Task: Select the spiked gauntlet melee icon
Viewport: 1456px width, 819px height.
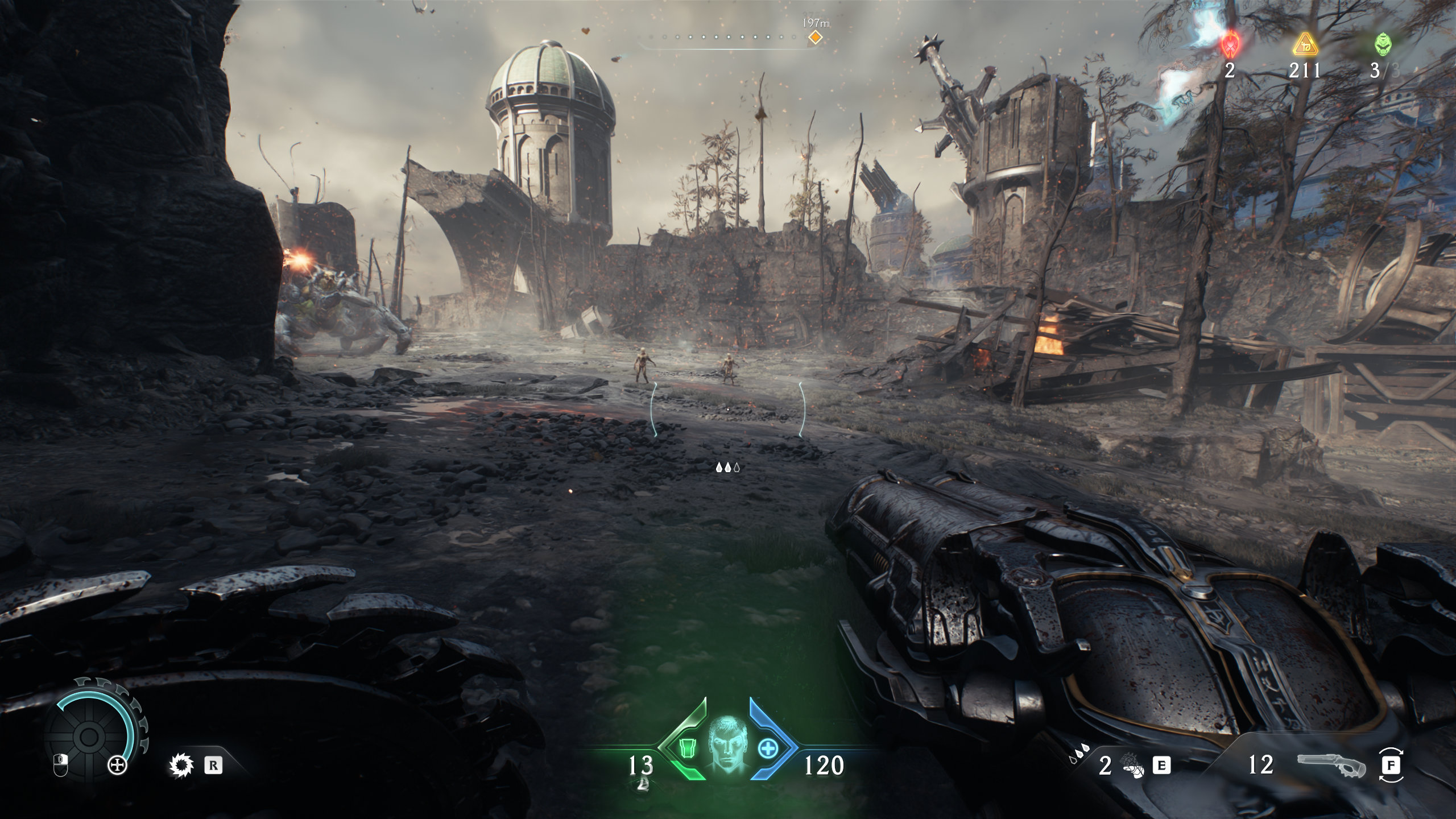Action: pos(1131,767)
